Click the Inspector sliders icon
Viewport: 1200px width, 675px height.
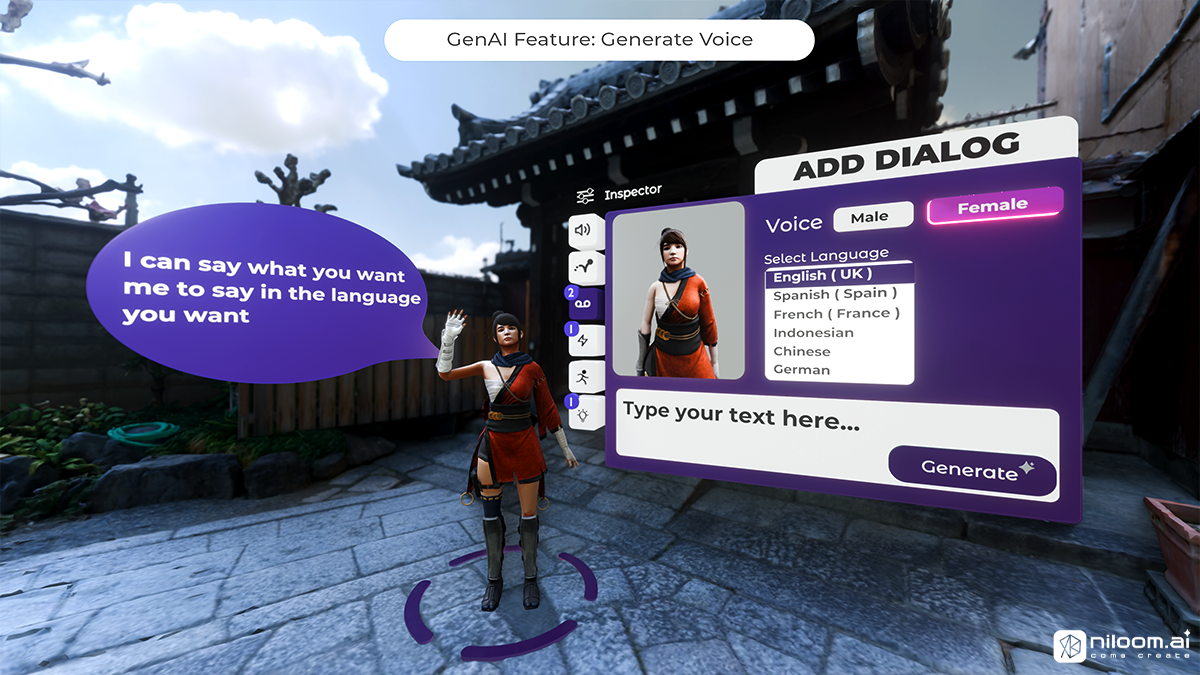click(x=586, y=196)
